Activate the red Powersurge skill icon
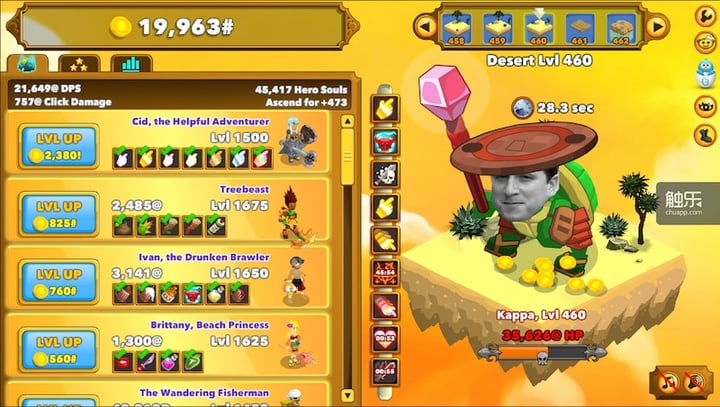The image size is (720, 407). click(x=385, y=141)
